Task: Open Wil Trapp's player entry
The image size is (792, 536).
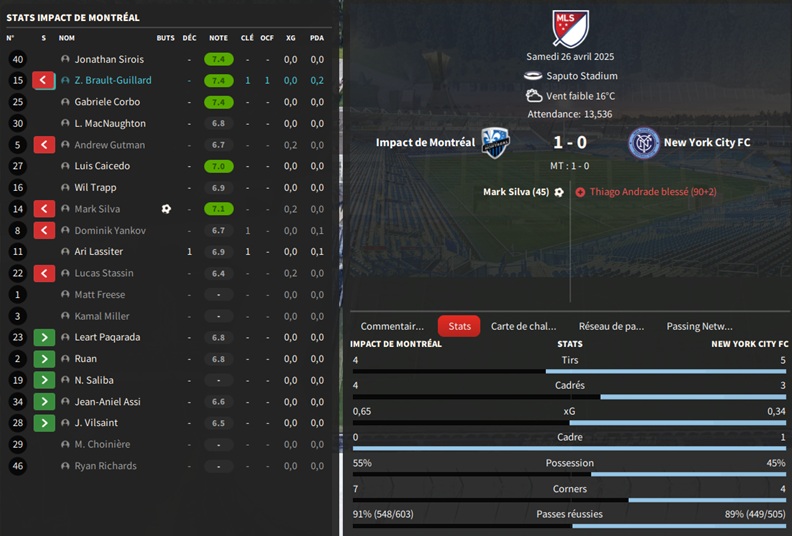Action: 96,188
